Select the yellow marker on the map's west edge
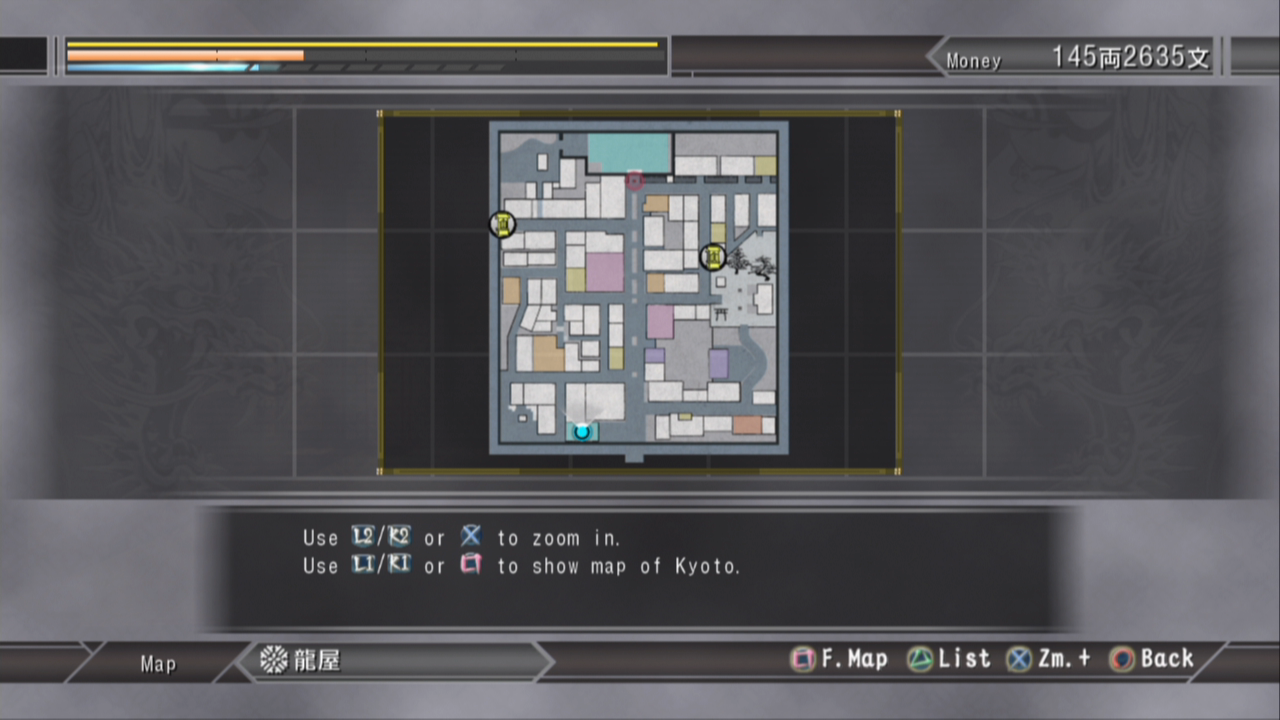Image resolution: width=1280 pixels, height=720 pixels. 503,224
